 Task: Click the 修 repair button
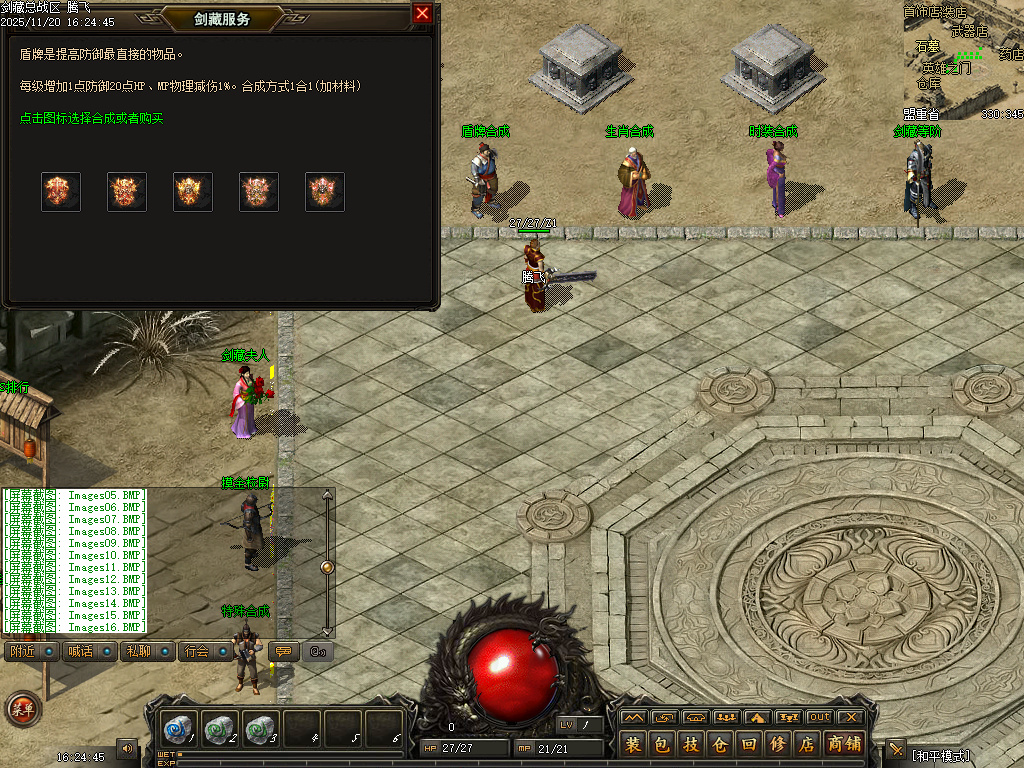778,744
